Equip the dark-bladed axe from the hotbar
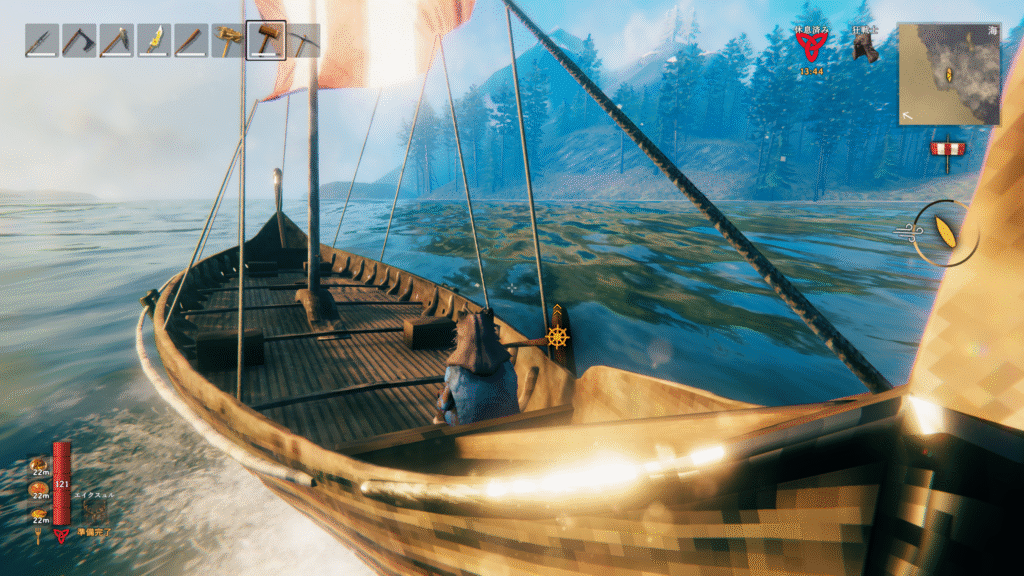 pyautogui.click(x=78, y=41)
